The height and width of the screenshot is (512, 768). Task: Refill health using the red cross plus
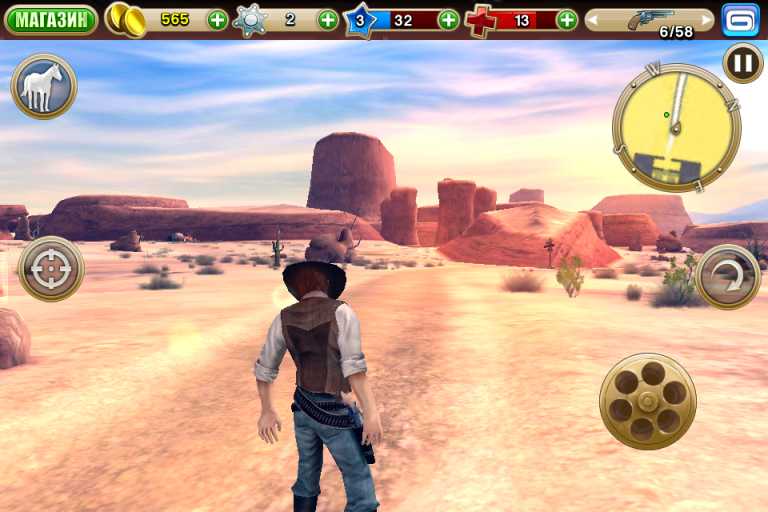(x=567, y=19)
